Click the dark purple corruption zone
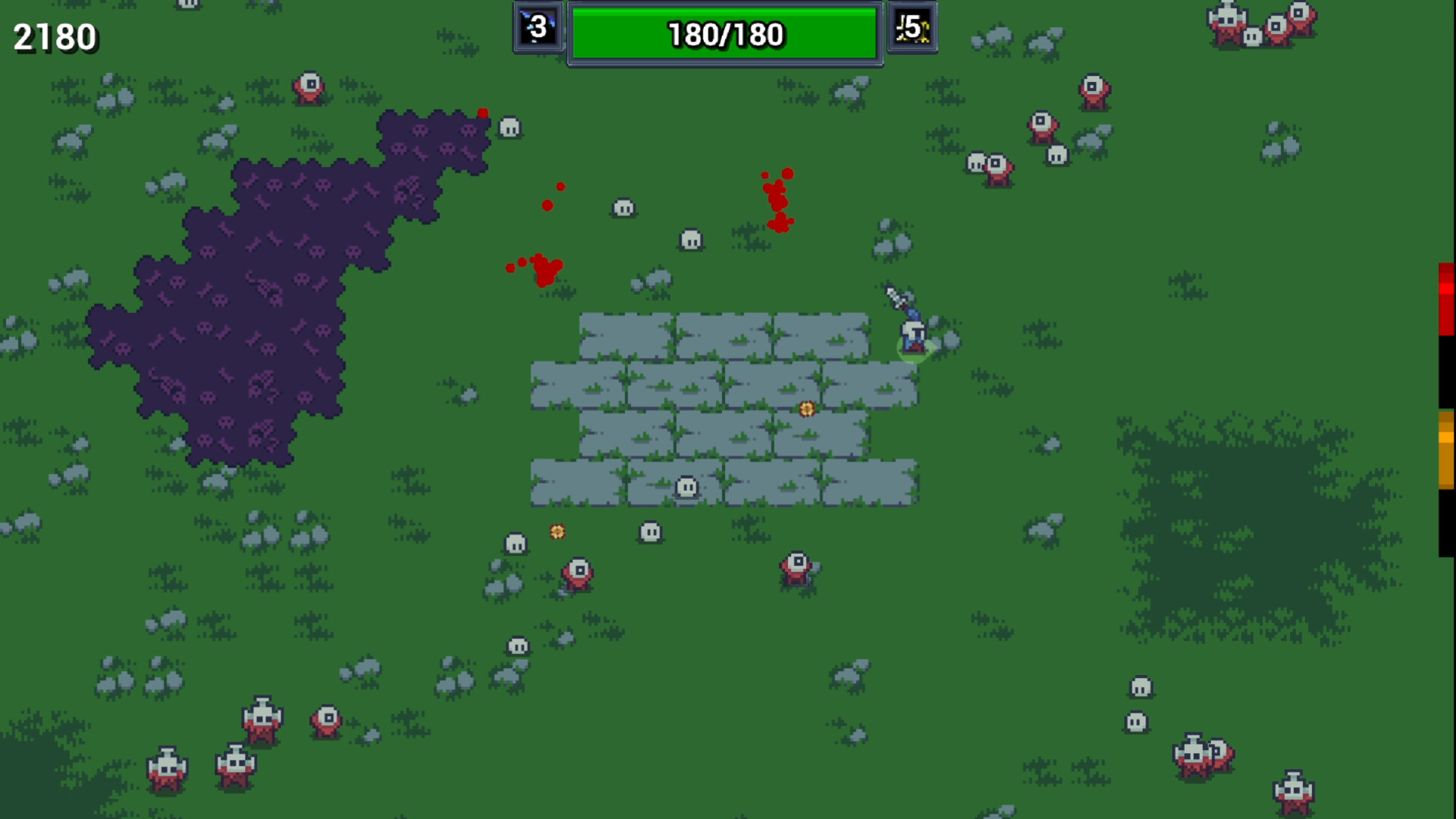This screenshot has height=819, width=1456. coord(258,303)
